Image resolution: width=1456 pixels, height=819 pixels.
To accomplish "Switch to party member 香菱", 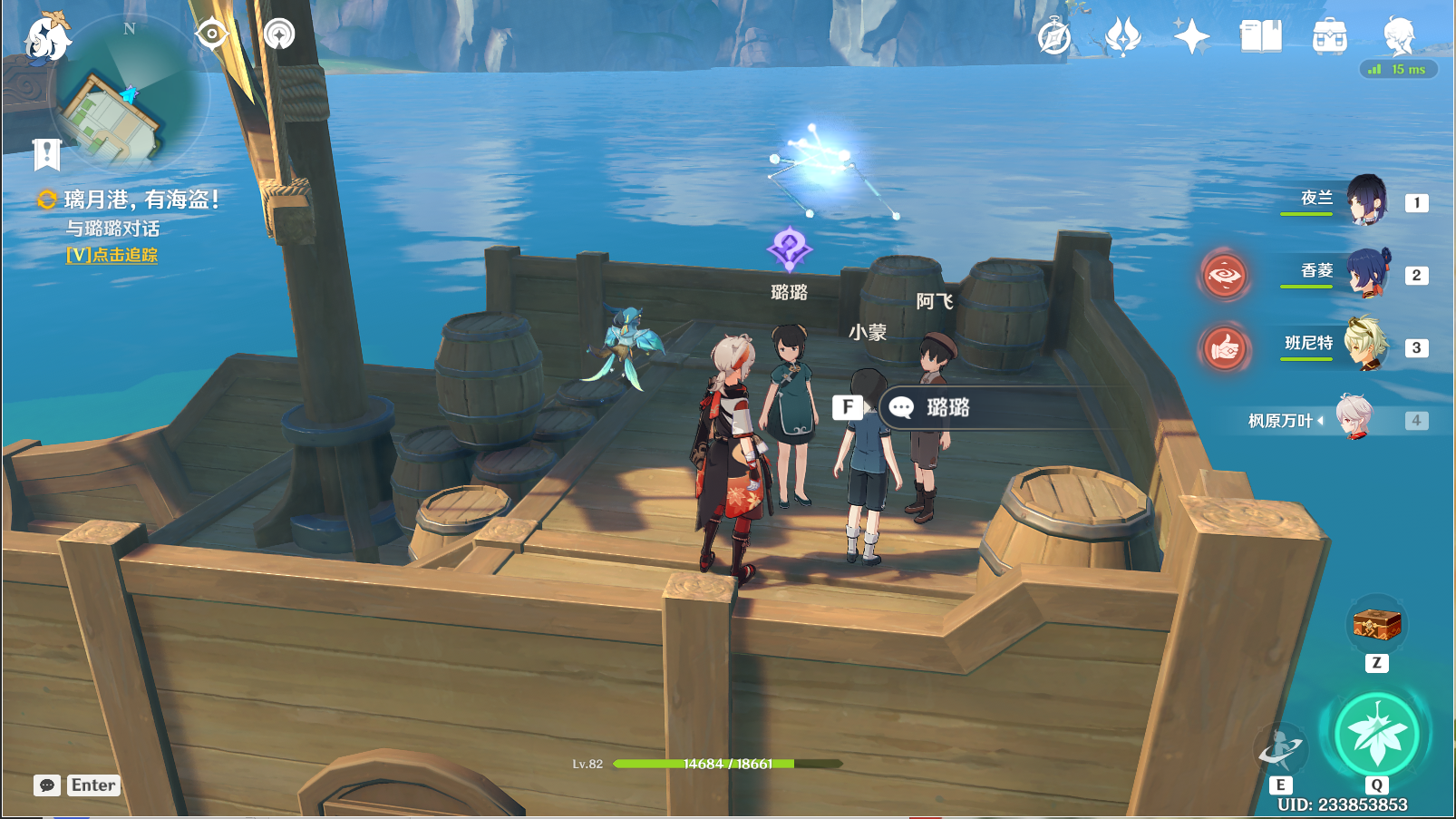I will [1366, 272].
